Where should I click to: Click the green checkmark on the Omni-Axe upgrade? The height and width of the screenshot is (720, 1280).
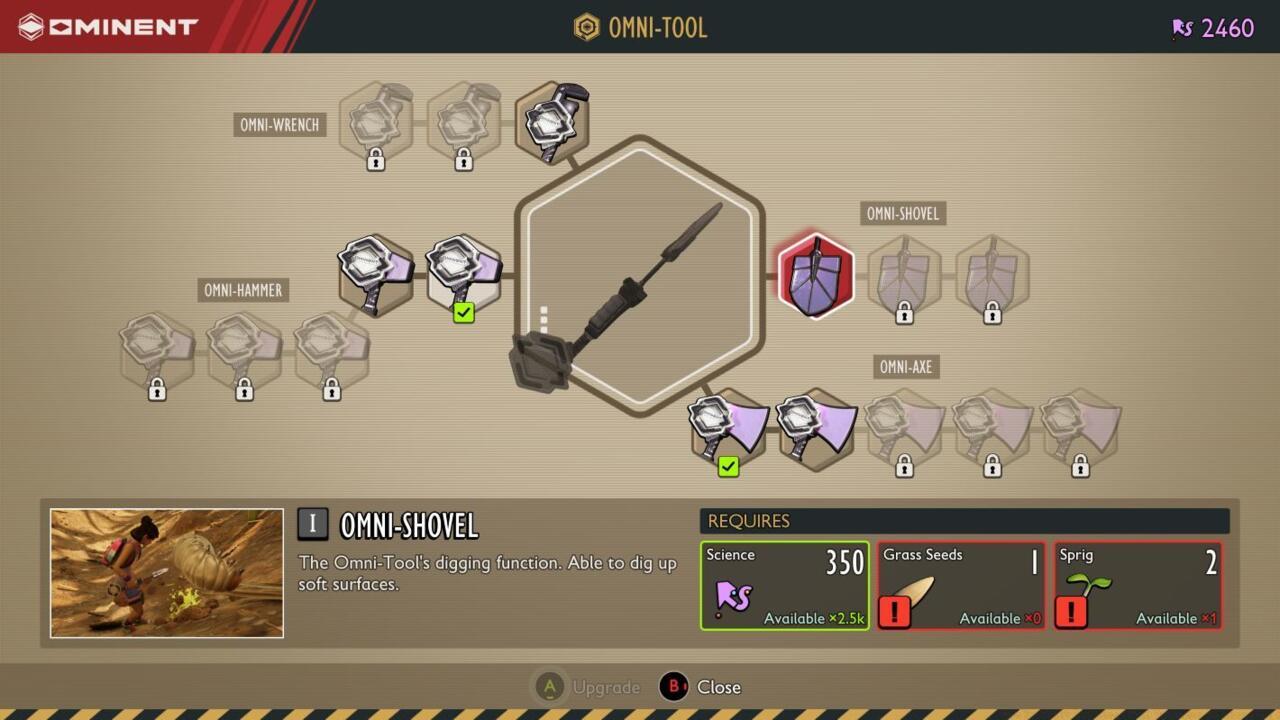(727, 467)
